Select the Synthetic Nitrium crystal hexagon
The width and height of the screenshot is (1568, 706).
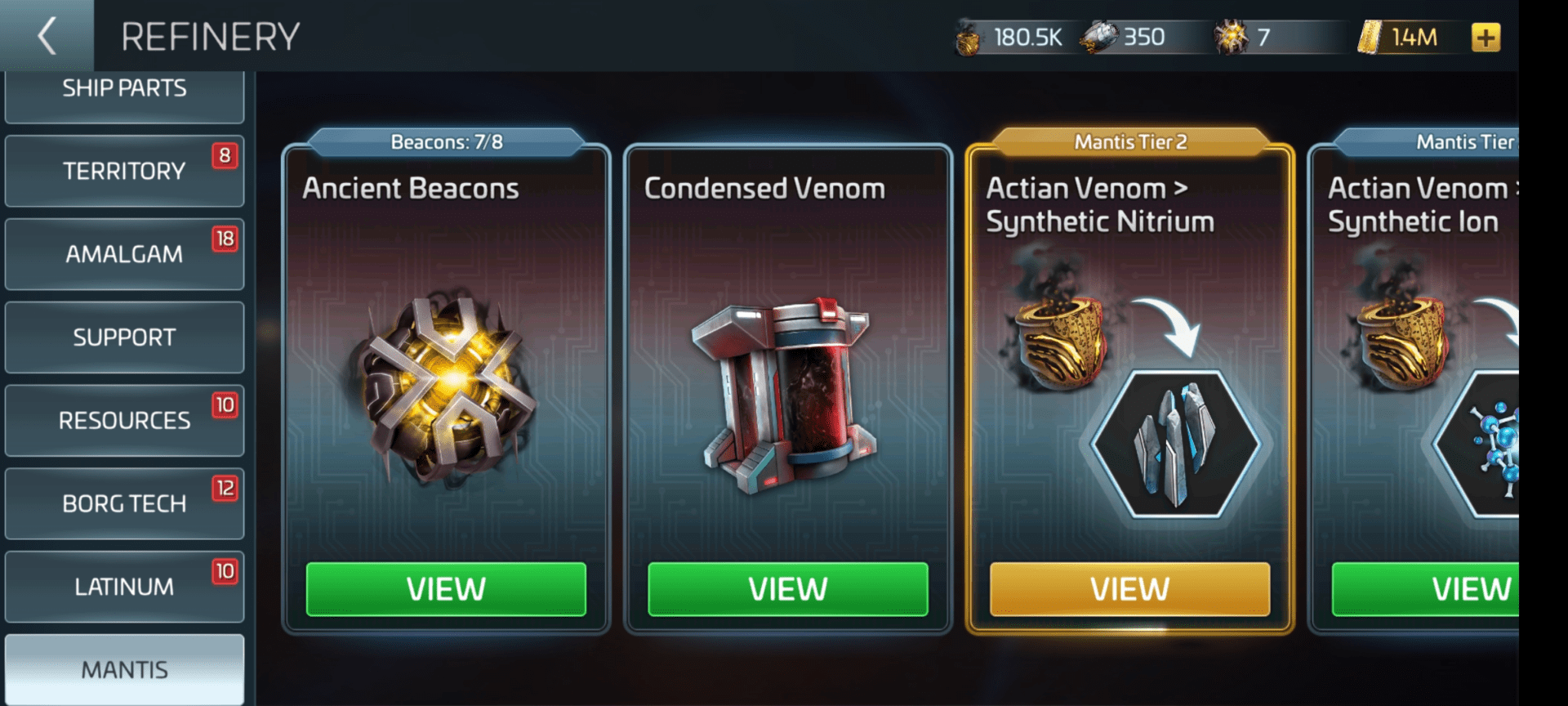point(1174,444)
